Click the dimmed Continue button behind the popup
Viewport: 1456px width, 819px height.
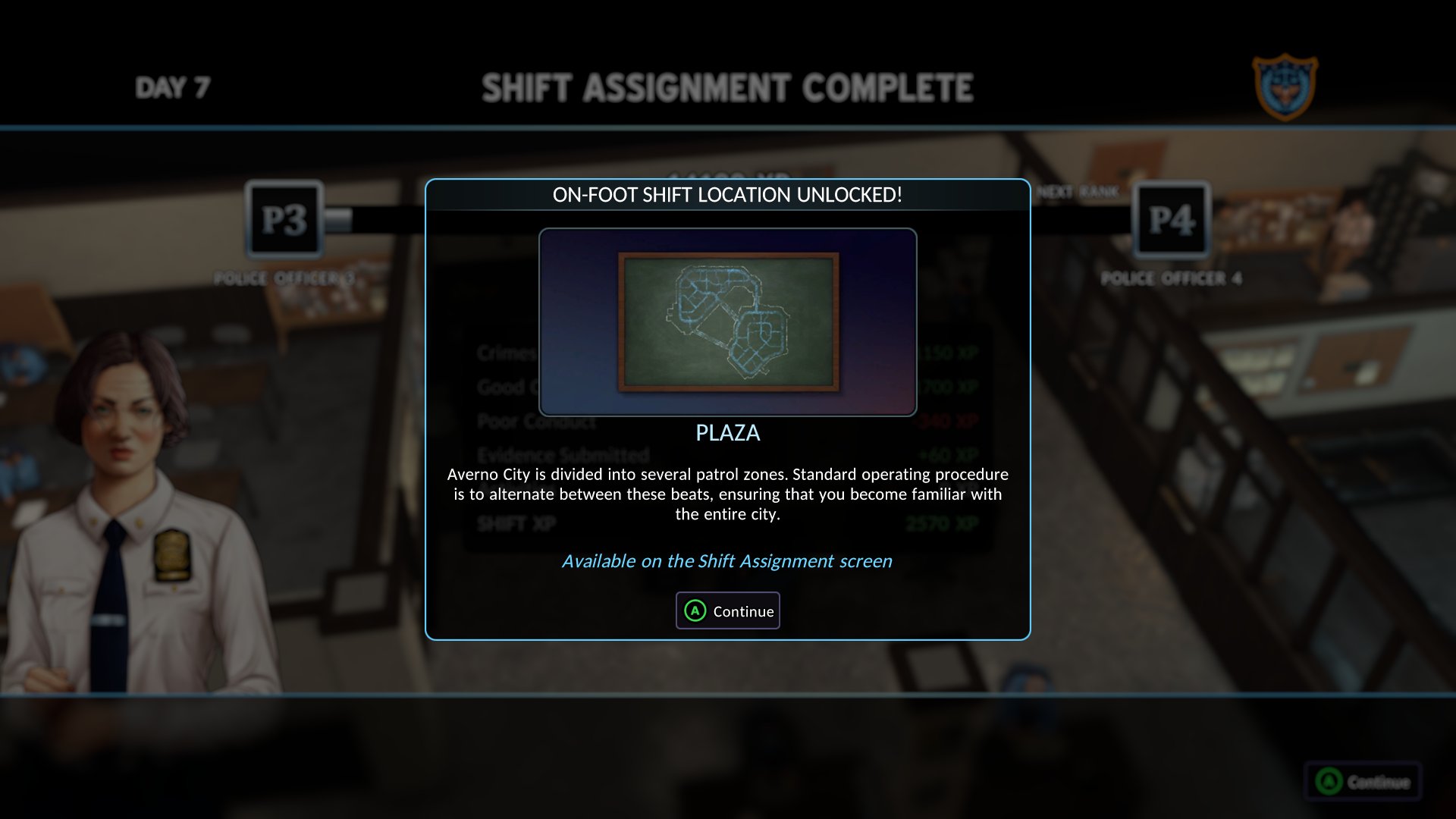pos(1363,782)
